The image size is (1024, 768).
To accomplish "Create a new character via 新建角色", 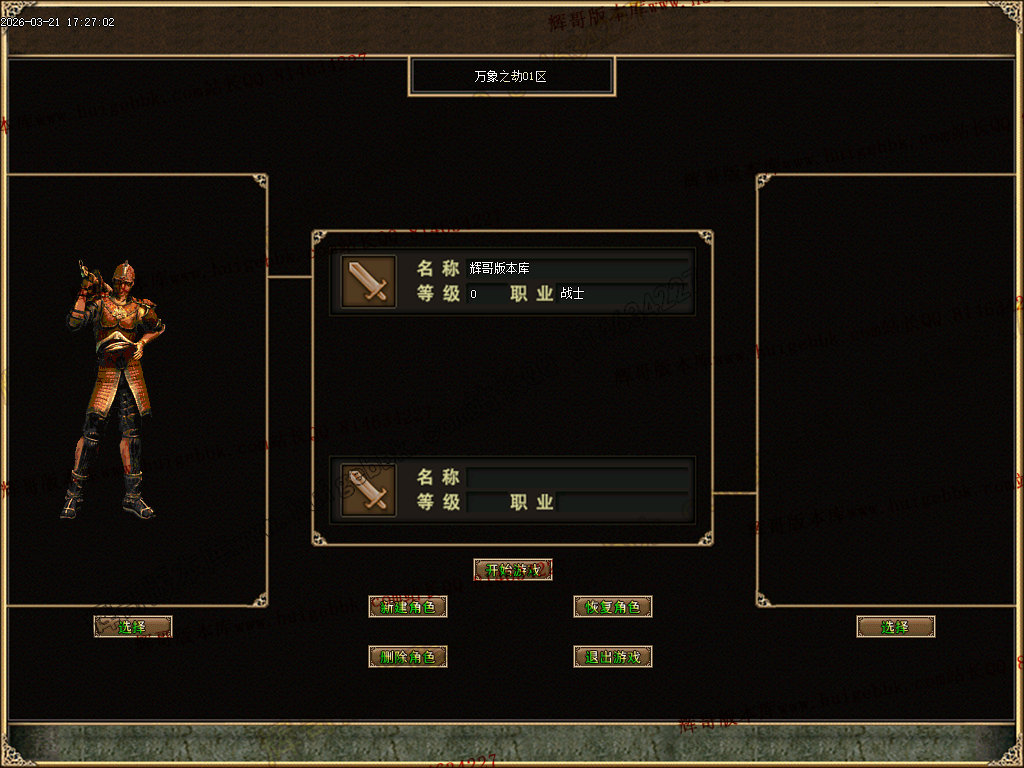I will coord(408,606).
